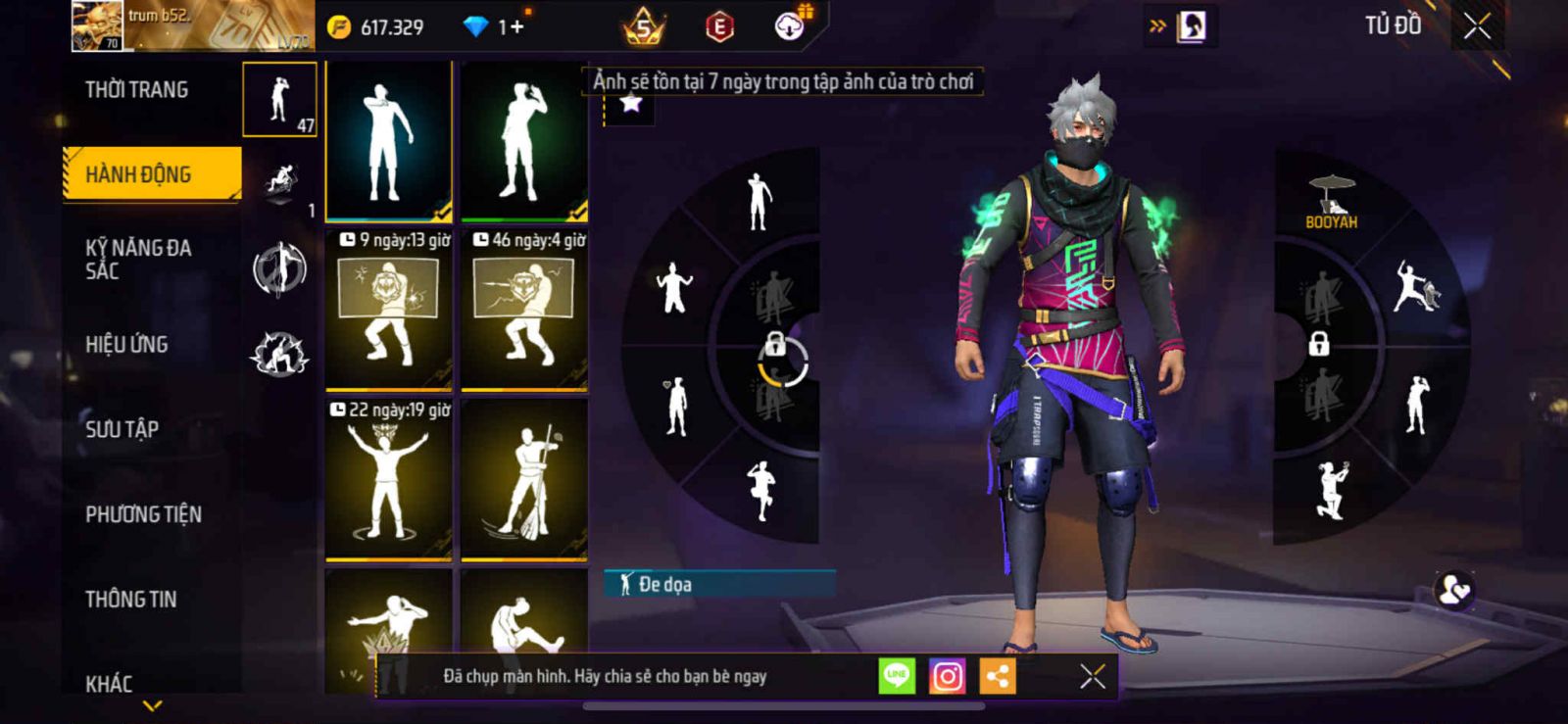
Task: Pick the broom-sweeping emote tile
Action: click(x=524, y=480)
